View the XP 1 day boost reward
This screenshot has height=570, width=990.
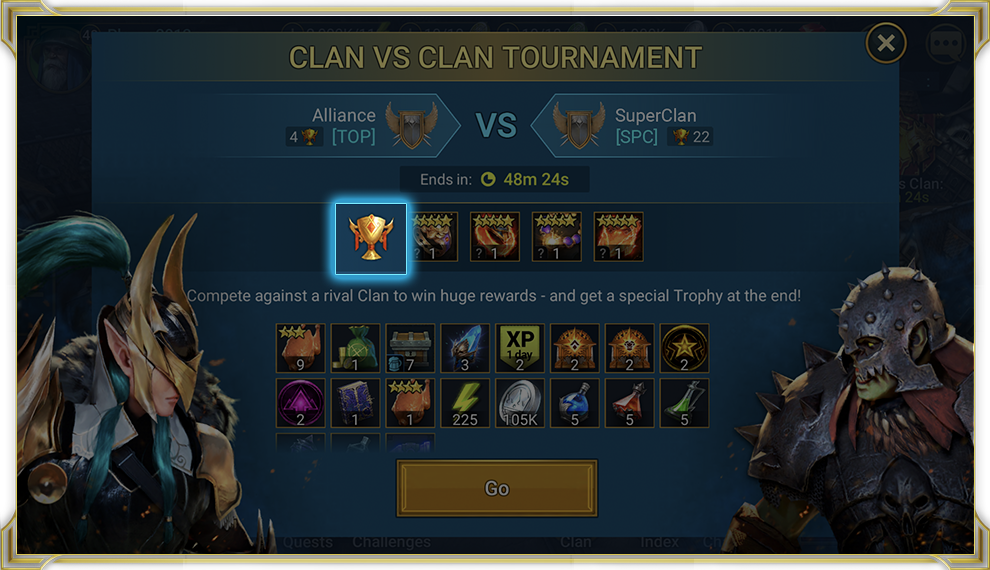pyautogui.click(x=520, y=348)
